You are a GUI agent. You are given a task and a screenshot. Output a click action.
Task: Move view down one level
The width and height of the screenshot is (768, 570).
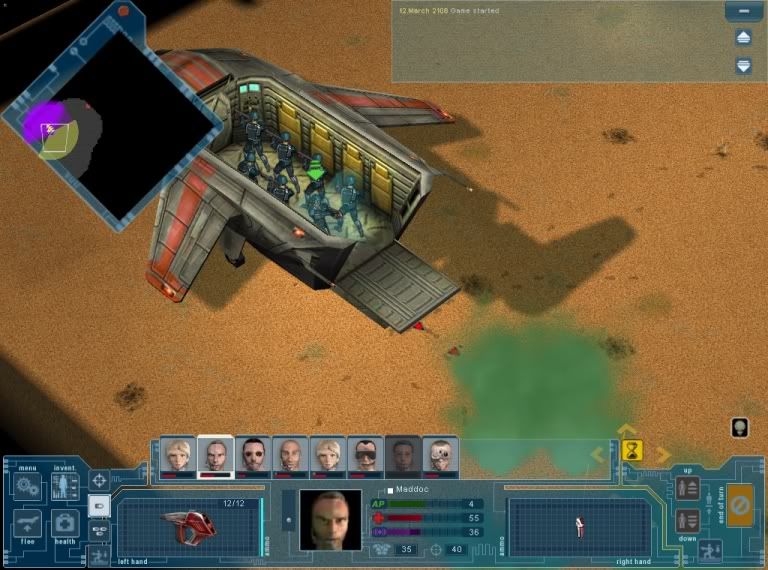687,520
